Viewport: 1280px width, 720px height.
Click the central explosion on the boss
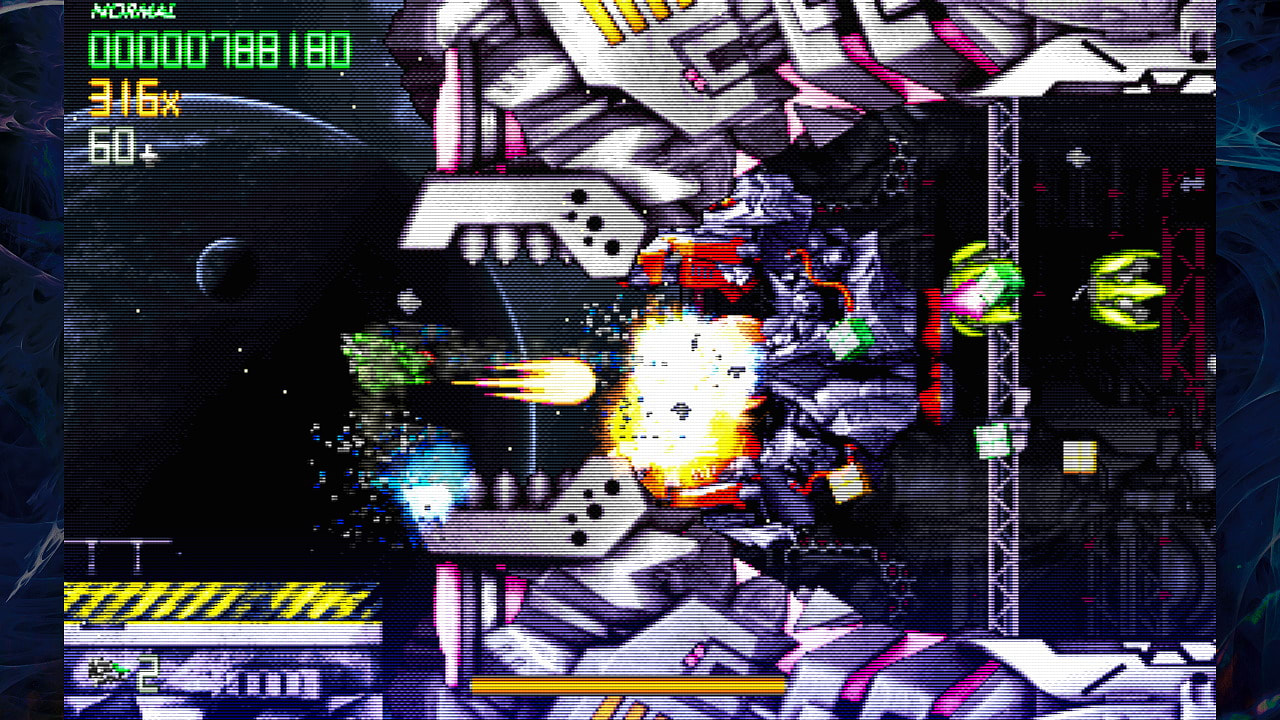690,390
